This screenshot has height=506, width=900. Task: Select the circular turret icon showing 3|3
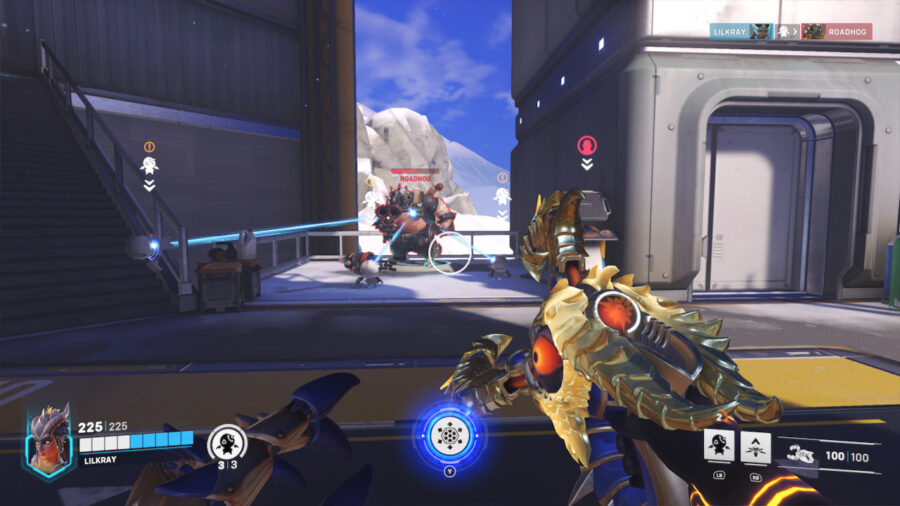[x=223, y=442]
